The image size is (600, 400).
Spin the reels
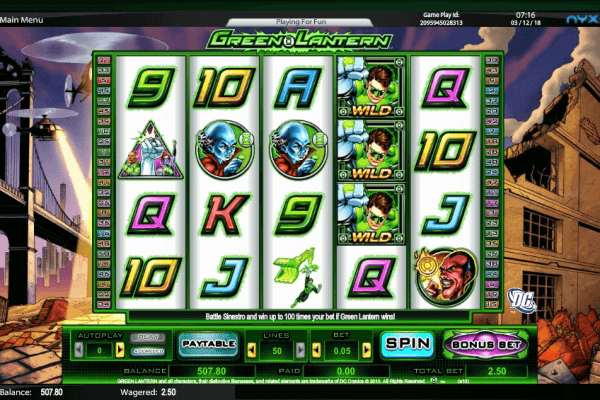(406, 345)
